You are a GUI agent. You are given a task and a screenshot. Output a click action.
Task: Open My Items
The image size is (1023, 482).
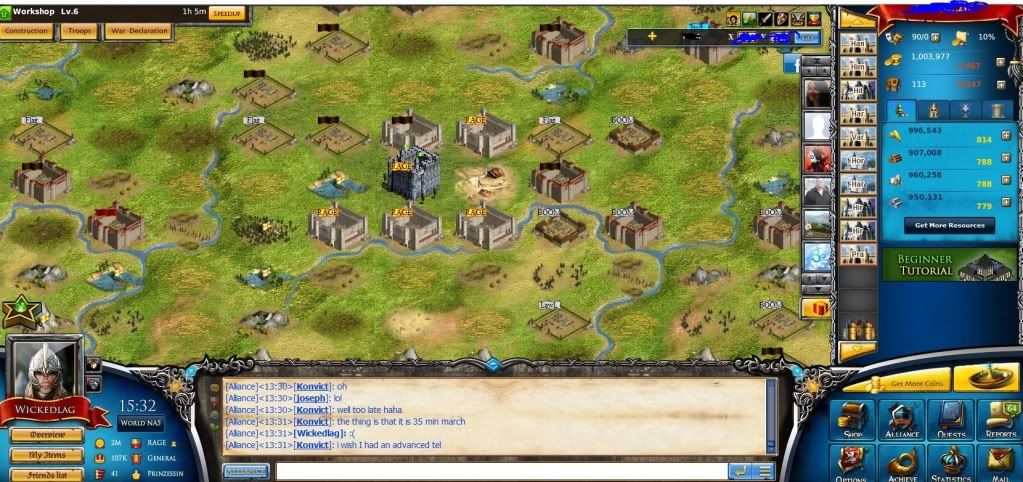click(x=47, y=455)
